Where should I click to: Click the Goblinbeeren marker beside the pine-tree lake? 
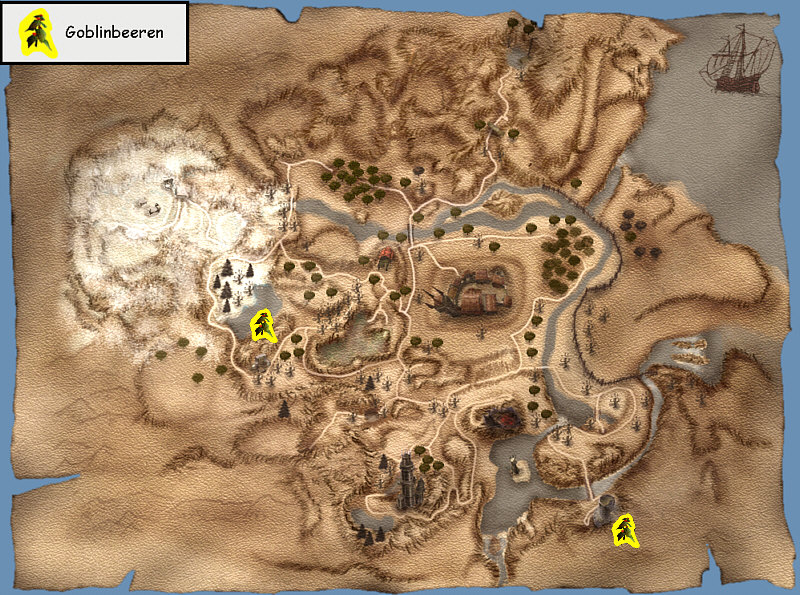pyautogui.click(x=263, y=326)
